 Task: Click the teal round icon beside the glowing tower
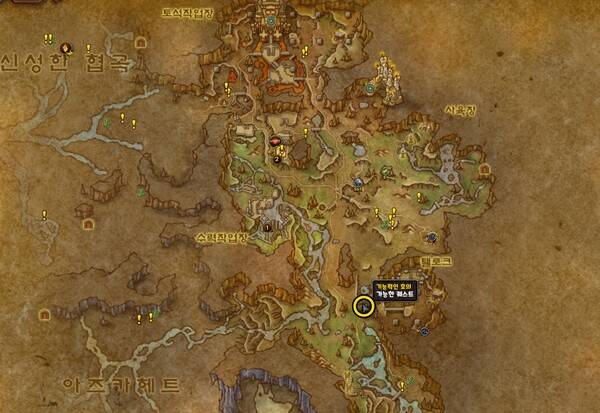[370, 89]
